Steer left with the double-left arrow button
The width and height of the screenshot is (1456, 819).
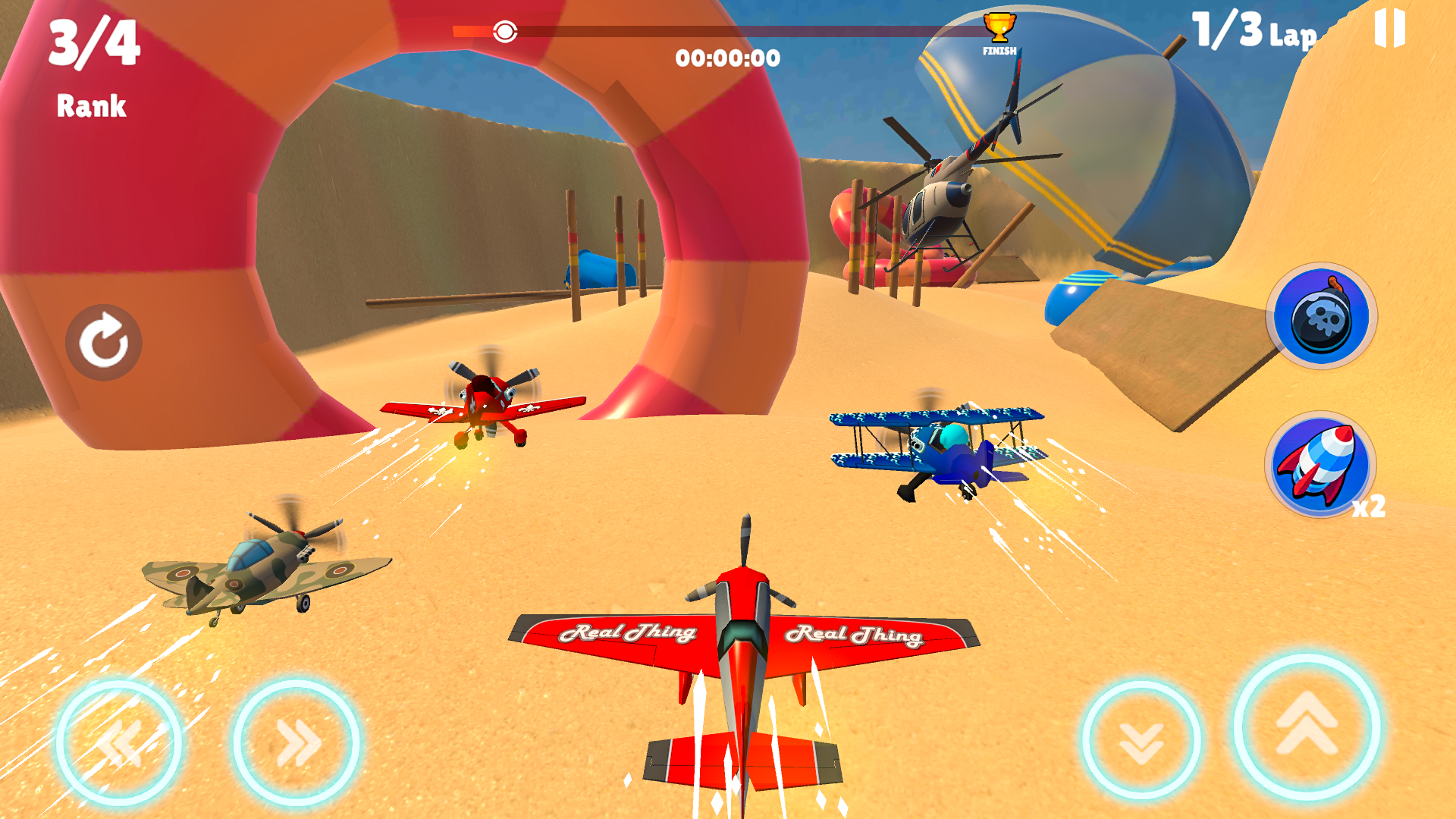pyautogui.click(x=119, y=742)
